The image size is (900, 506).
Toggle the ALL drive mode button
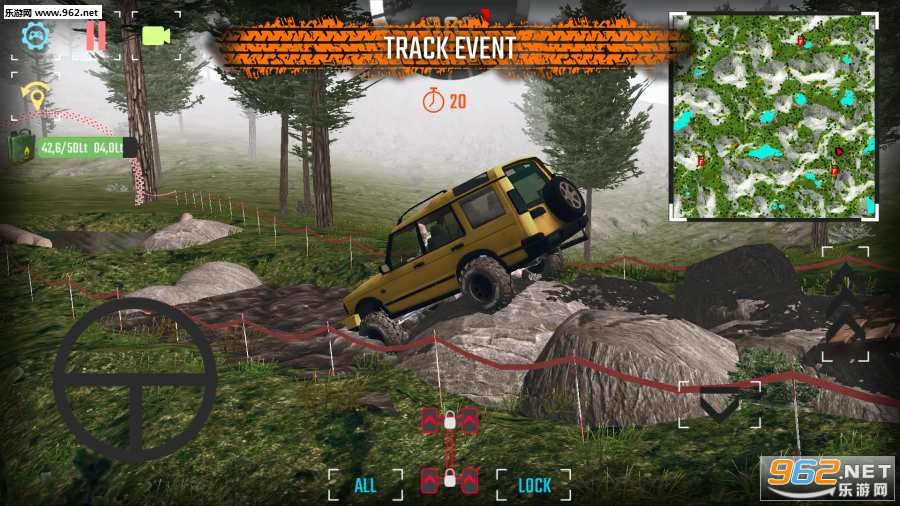coord(366,485)
